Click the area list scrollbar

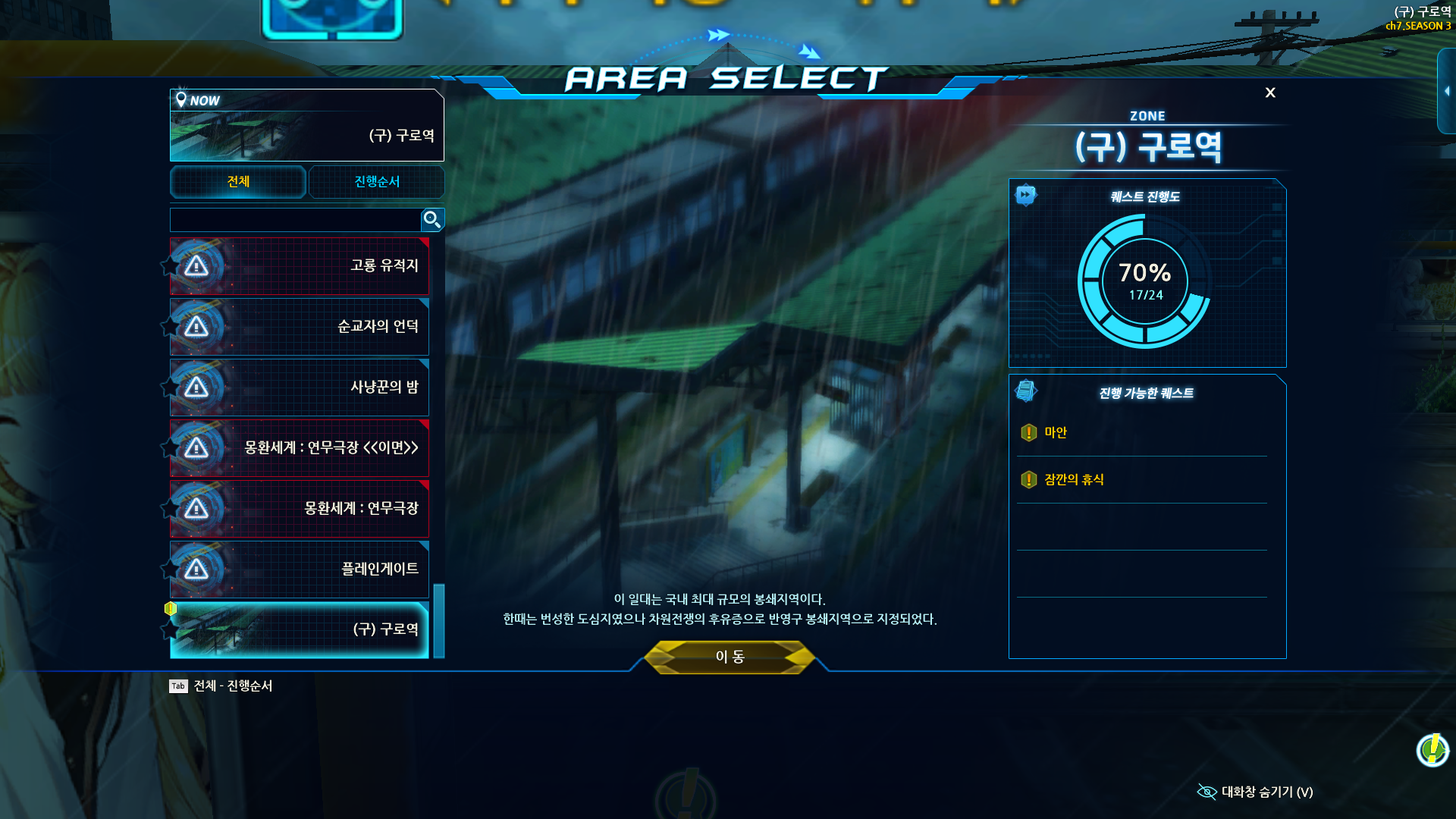coord(439,620)
